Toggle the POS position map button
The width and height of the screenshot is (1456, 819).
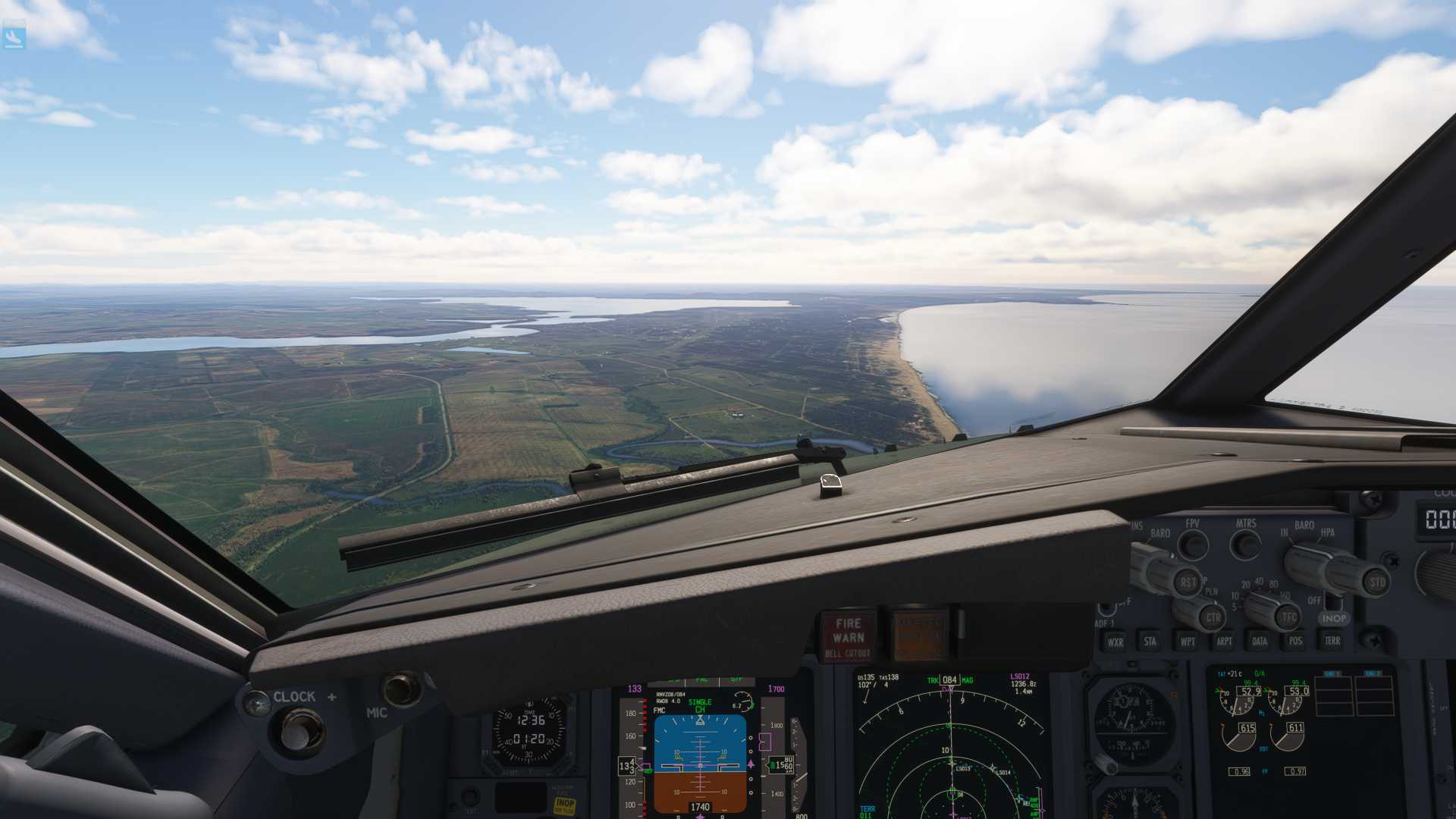(1295, 642)
